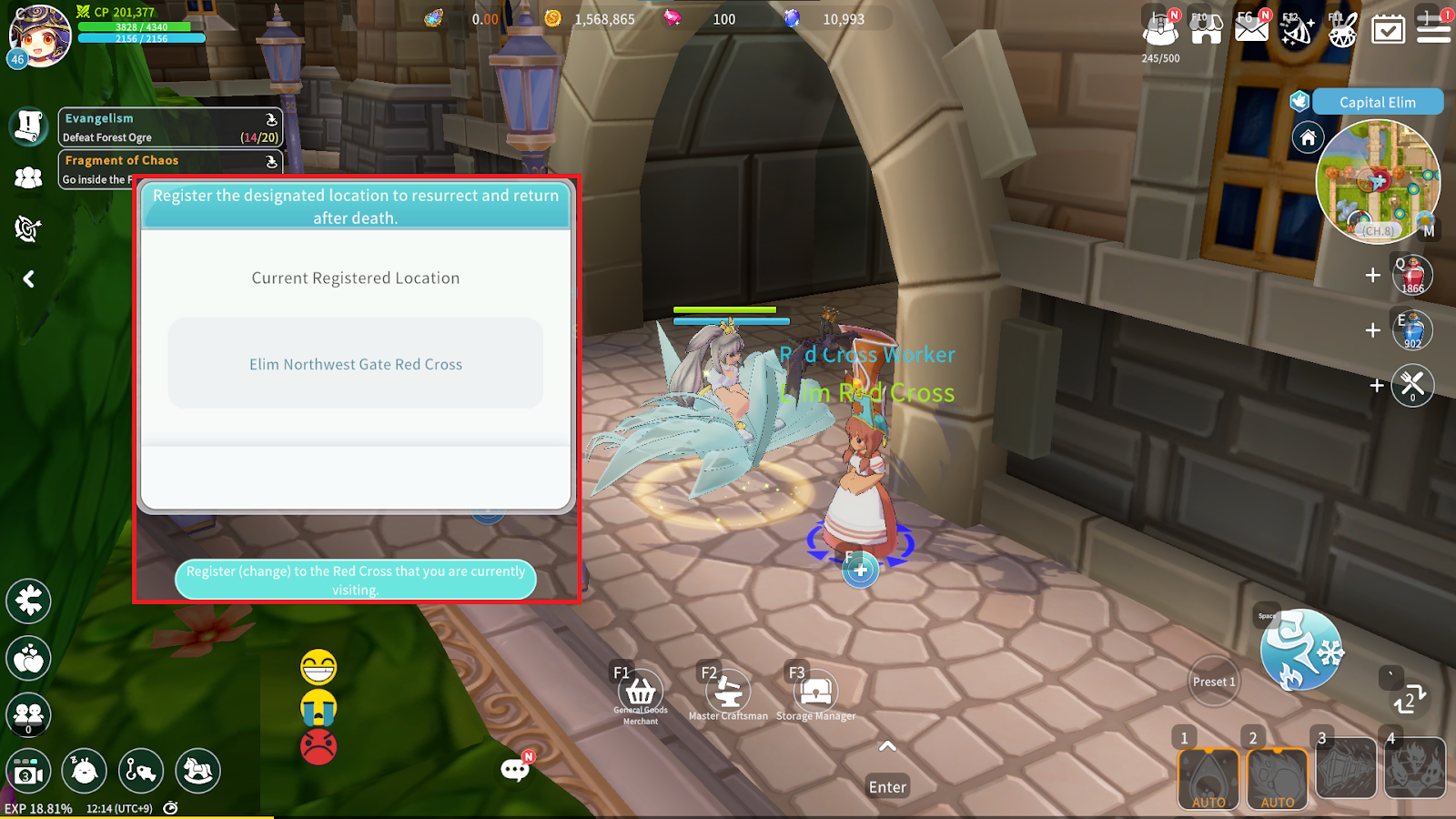The width and height of the screenshot is (1456, 819).
Task: Open the General Goods Merchant shortcut
Action: pos(641,694)
